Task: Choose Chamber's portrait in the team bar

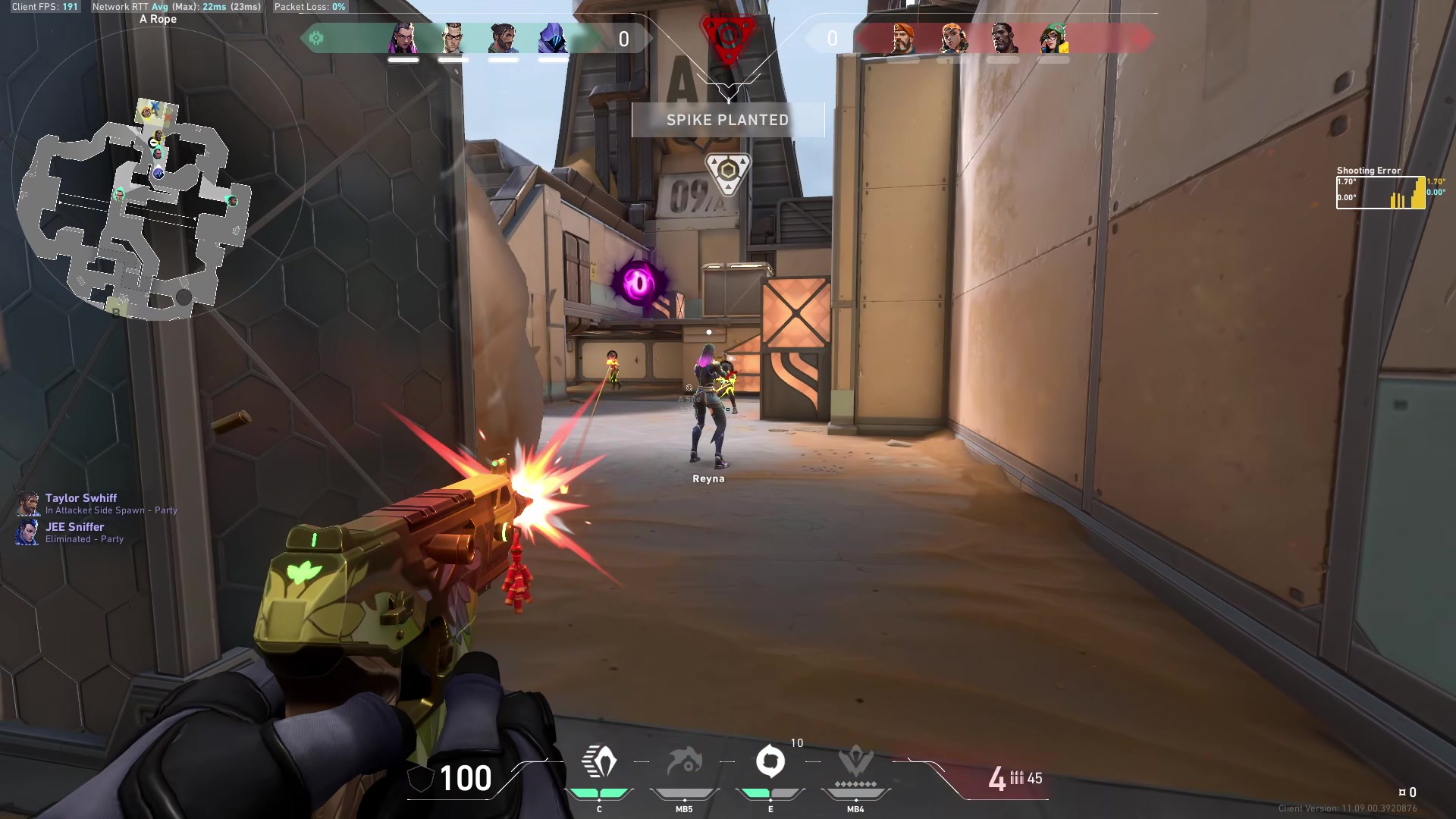Action: tap(453, 38)
